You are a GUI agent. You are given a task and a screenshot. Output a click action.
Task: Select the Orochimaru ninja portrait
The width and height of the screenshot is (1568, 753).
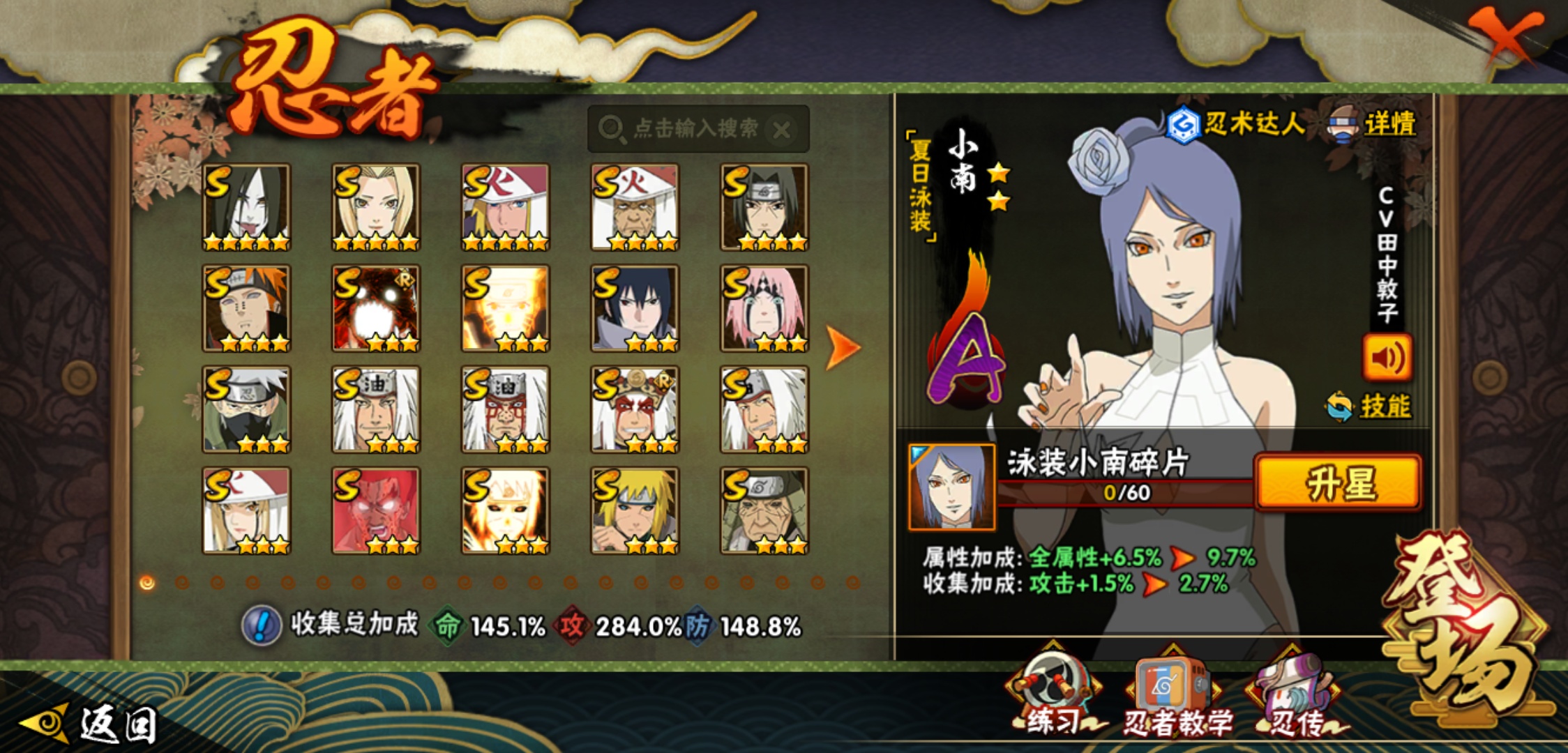(246, 207)
